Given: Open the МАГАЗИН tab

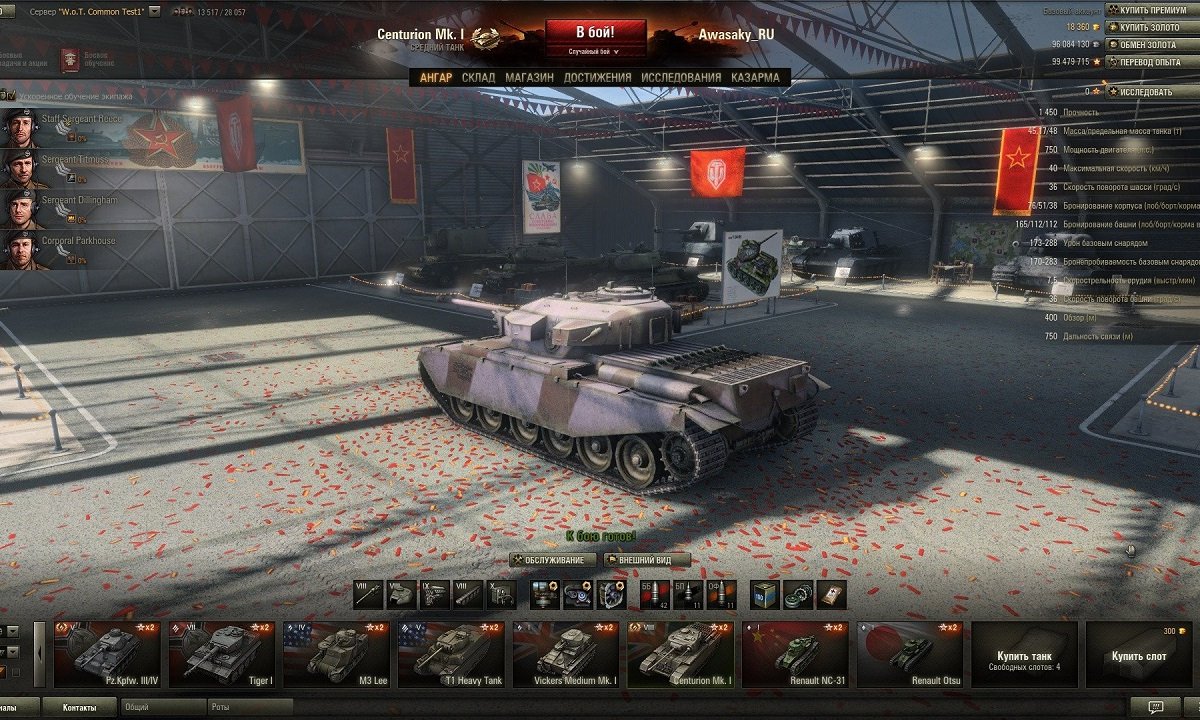Looking at the screenshot, I should [x=529, y=77].
